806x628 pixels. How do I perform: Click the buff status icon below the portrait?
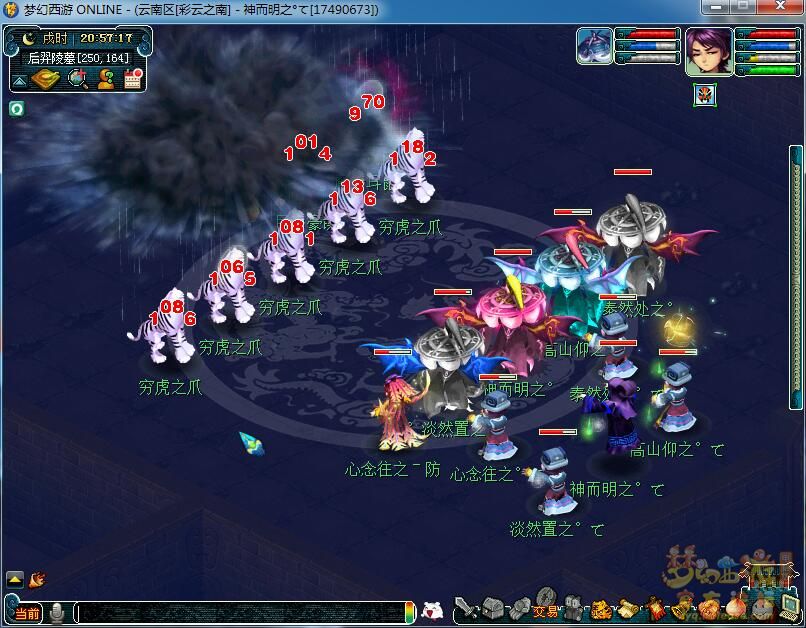pos(703,95)
